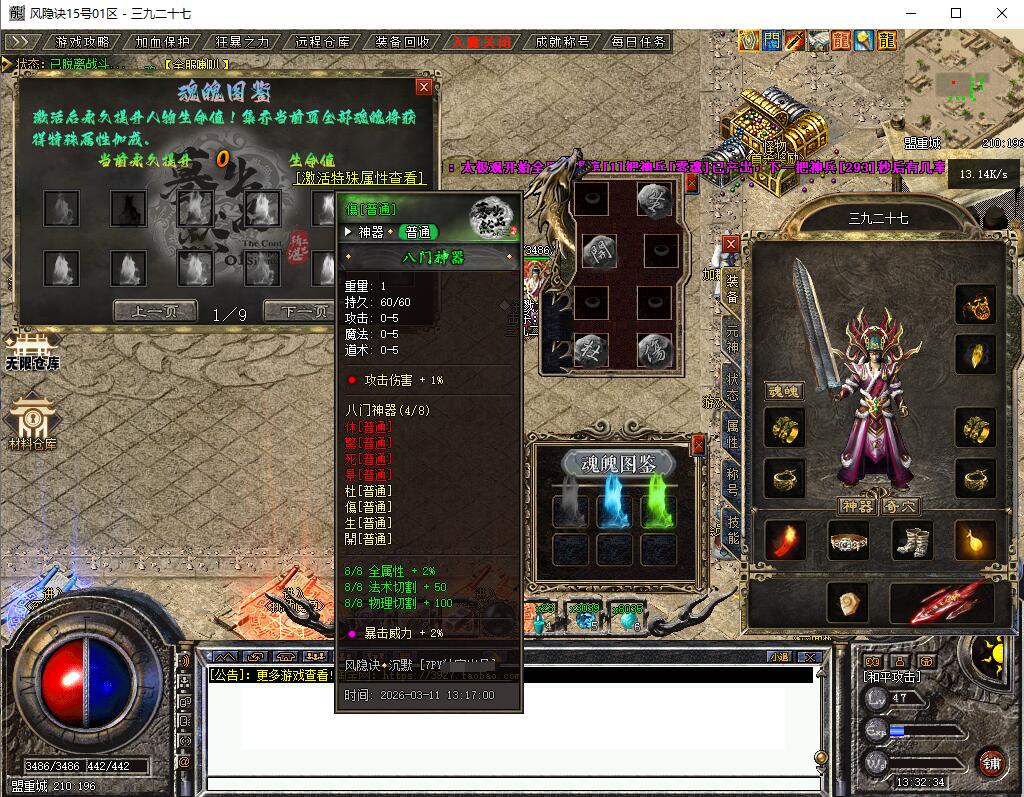
Task: Open the 每日任务 daily quests
Action: coord(638,42)
